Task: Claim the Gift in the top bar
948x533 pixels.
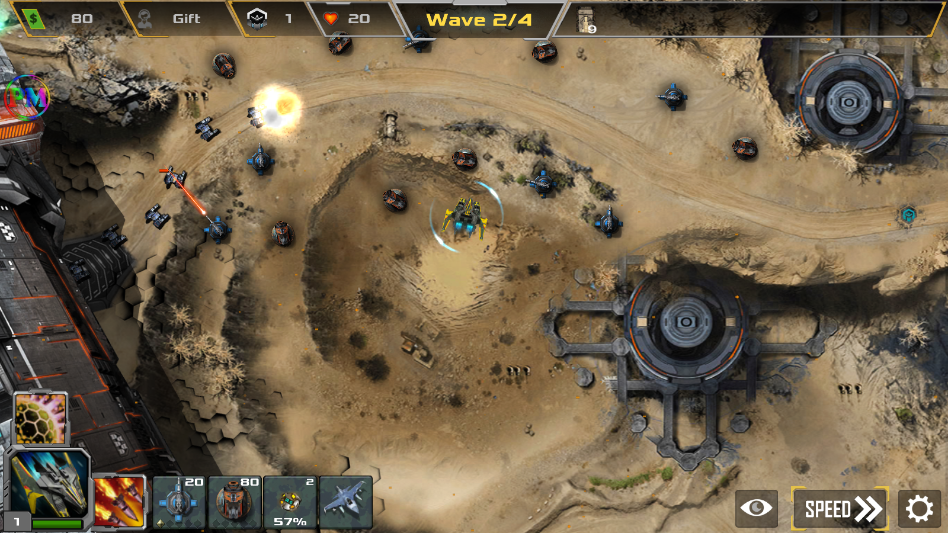Action: pos(174,18)
